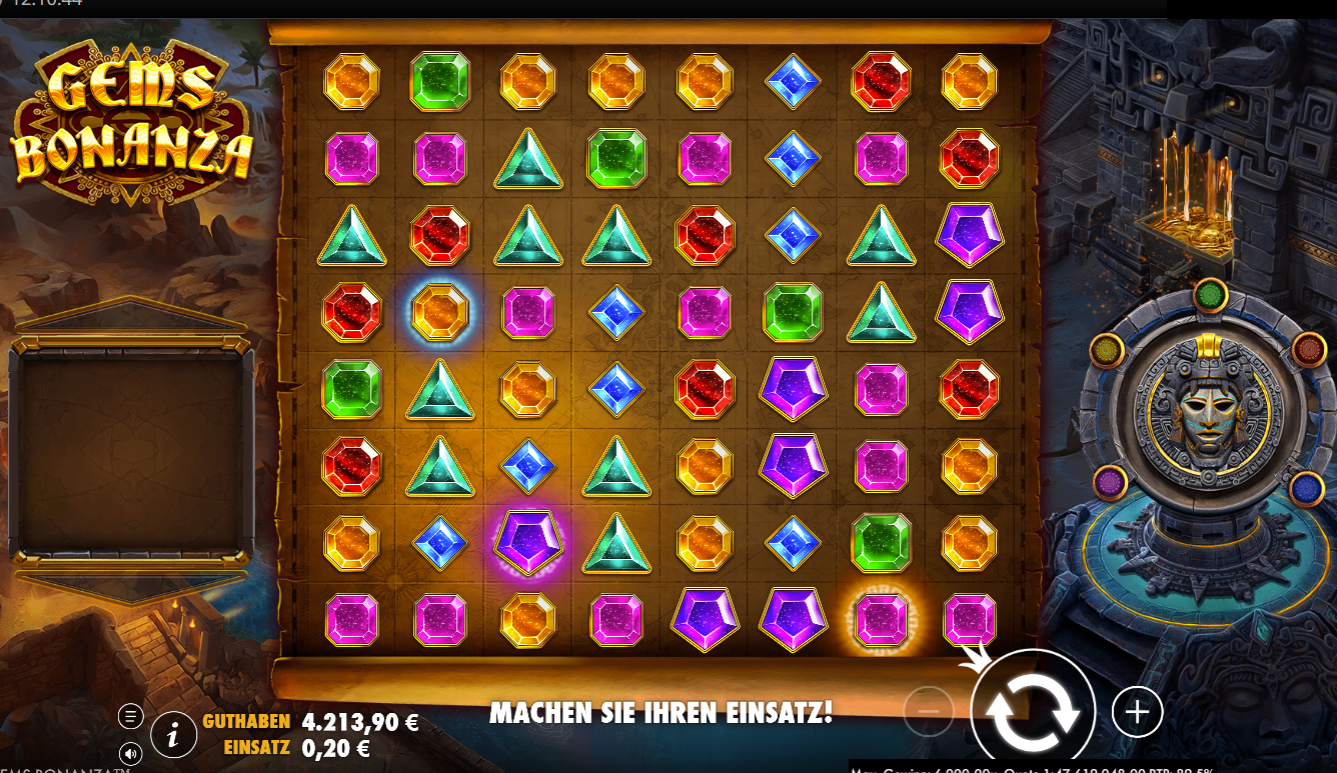Decrease the bet with the minus icon
Viewport: 1337px width, 773px height.
929,712
